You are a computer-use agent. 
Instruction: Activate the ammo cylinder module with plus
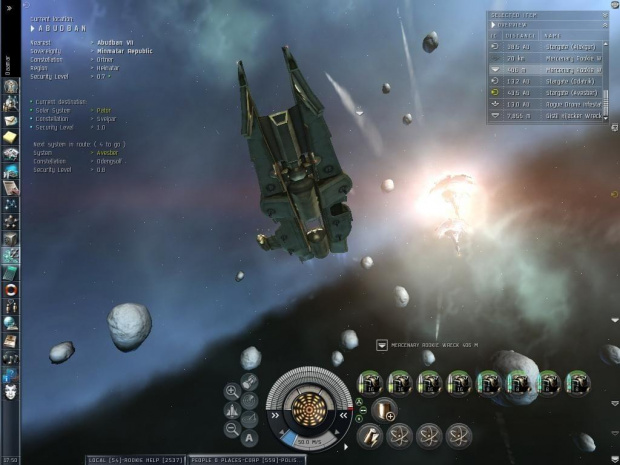pos(383,410)
